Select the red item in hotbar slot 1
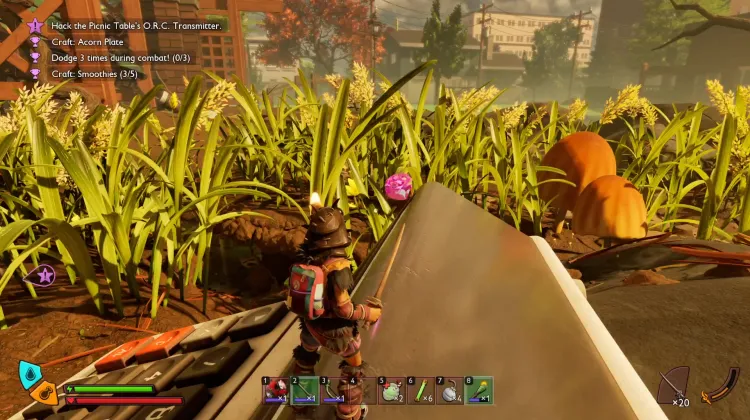 276,391
